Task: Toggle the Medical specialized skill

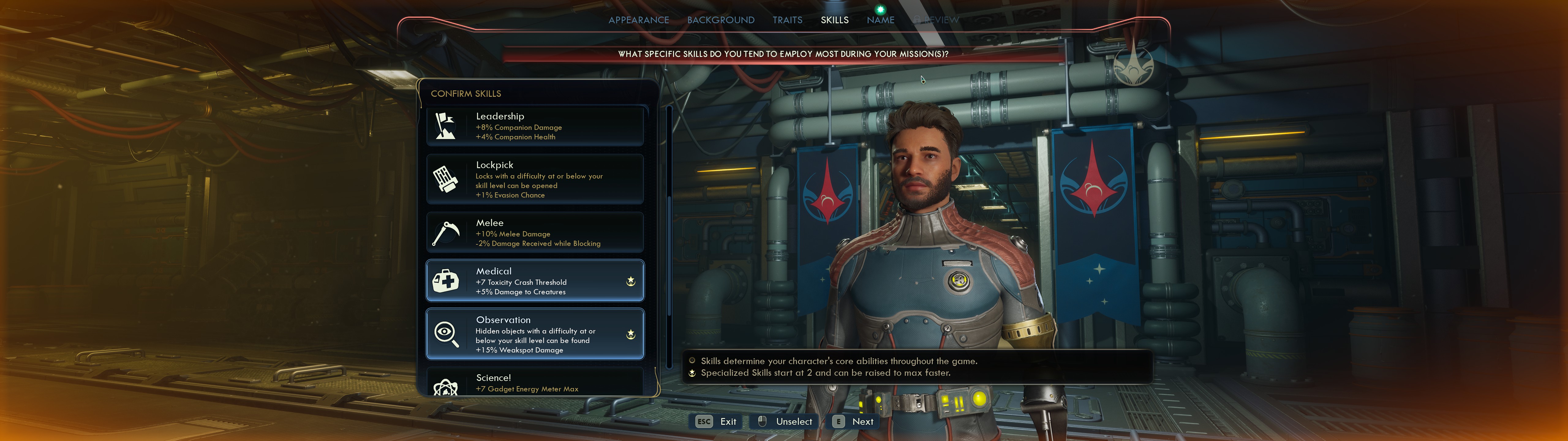Action: 534,281
